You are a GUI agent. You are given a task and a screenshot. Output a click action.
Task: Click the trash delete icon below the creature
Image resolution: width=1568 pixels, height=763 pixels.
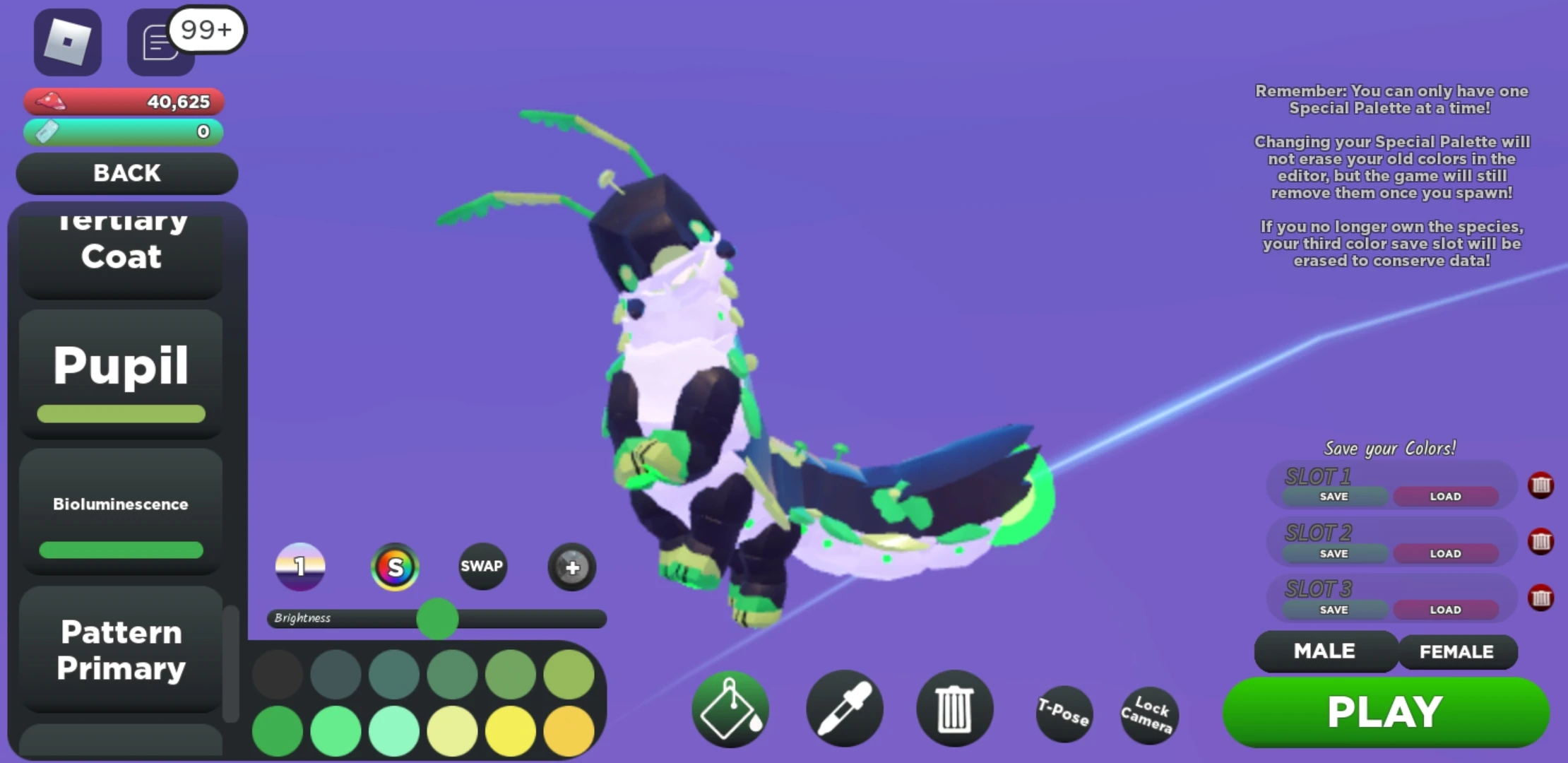click(955, 709)
